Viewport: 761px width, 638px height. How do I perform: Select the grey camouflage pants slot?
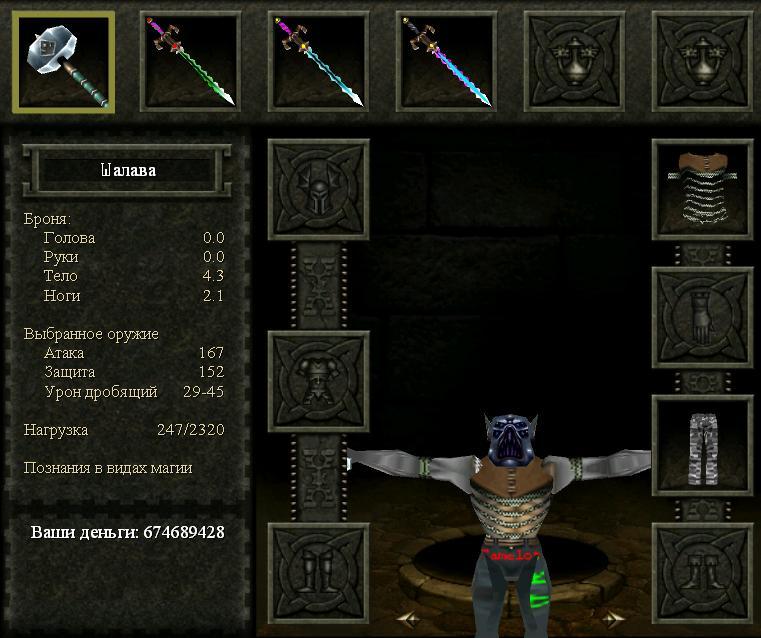[x=702, y=445]
